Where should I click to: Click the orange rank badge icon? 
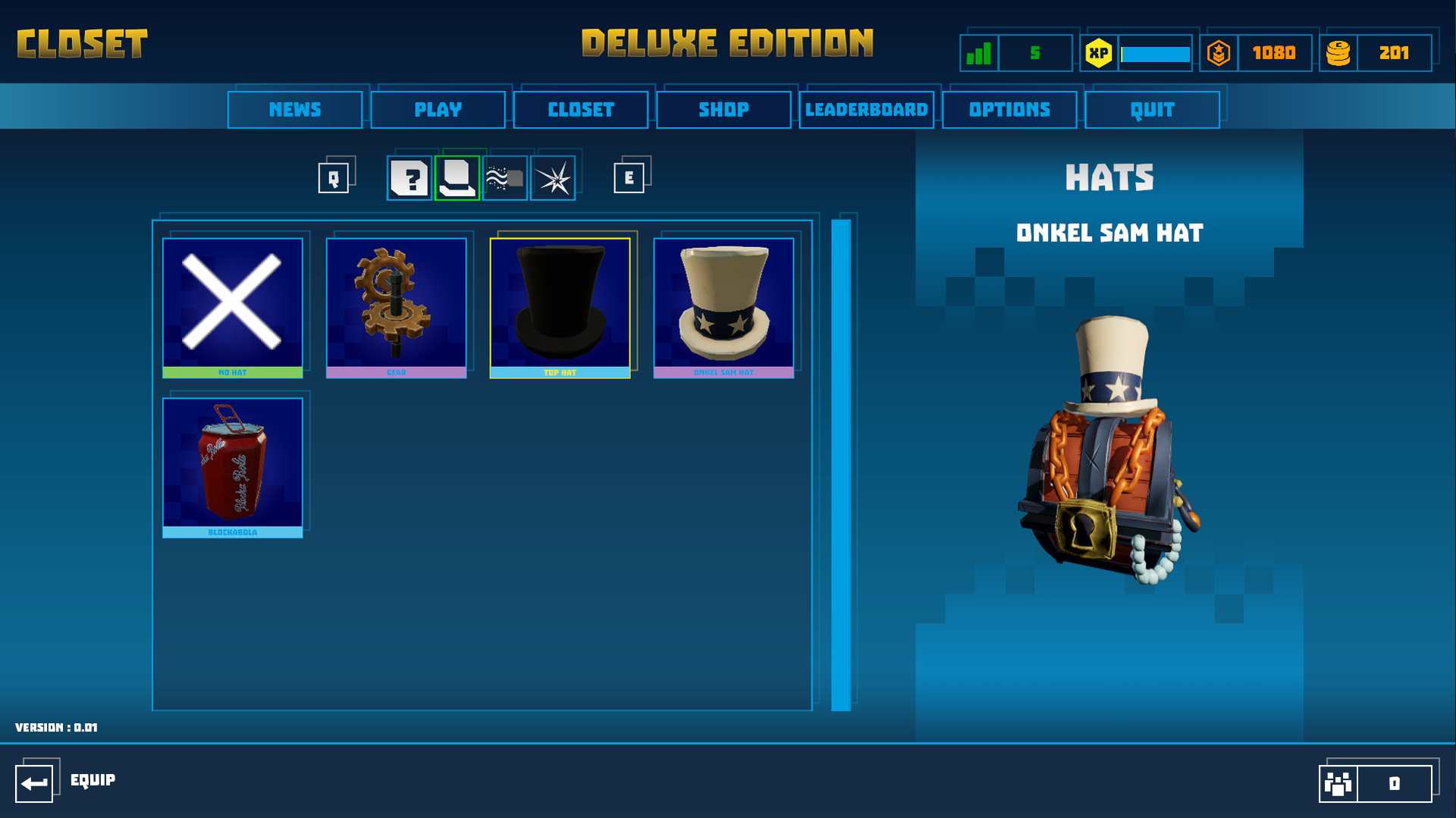(x=1219, y=52)
